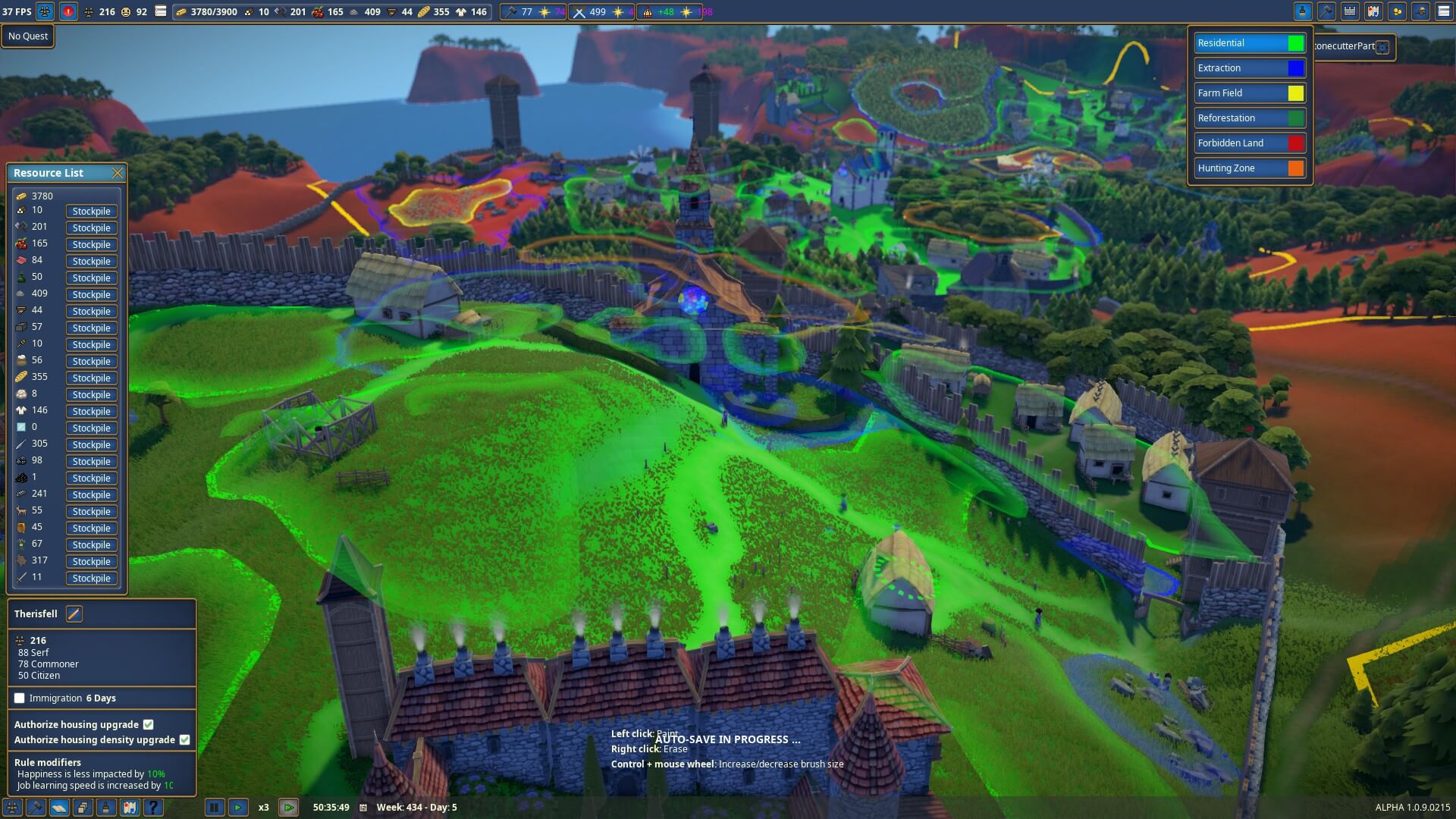Choose Forbidden Land zoning
The width and height of the screenshot is (1456, 819).
[1250, 143]
